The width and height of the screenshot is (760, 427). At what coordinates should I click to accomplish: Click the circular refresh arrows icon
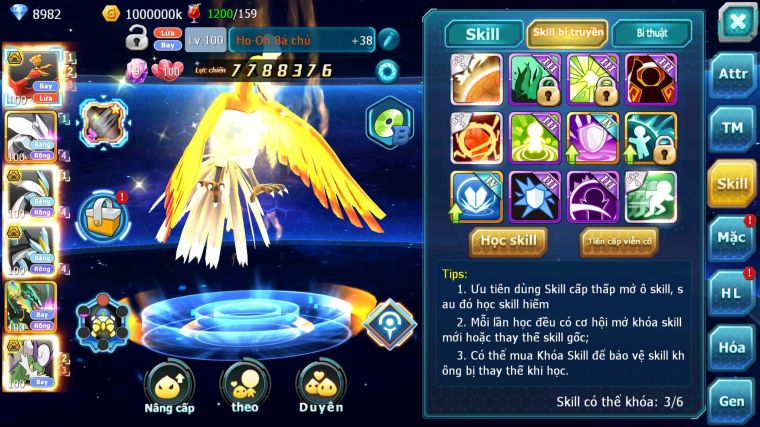387,71
